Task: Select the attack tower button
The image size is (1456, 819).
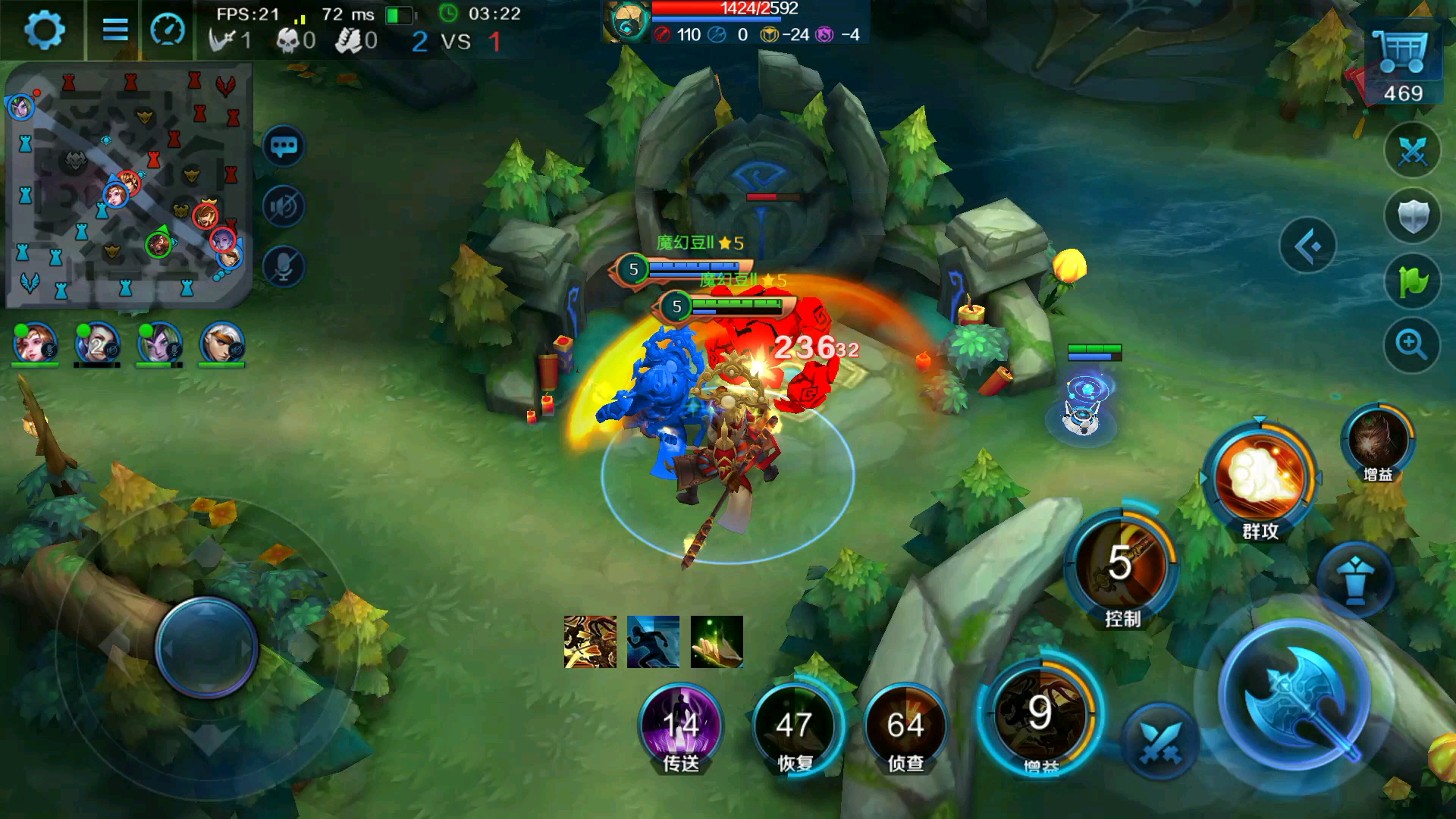Action: click(x=1355, y=582)
